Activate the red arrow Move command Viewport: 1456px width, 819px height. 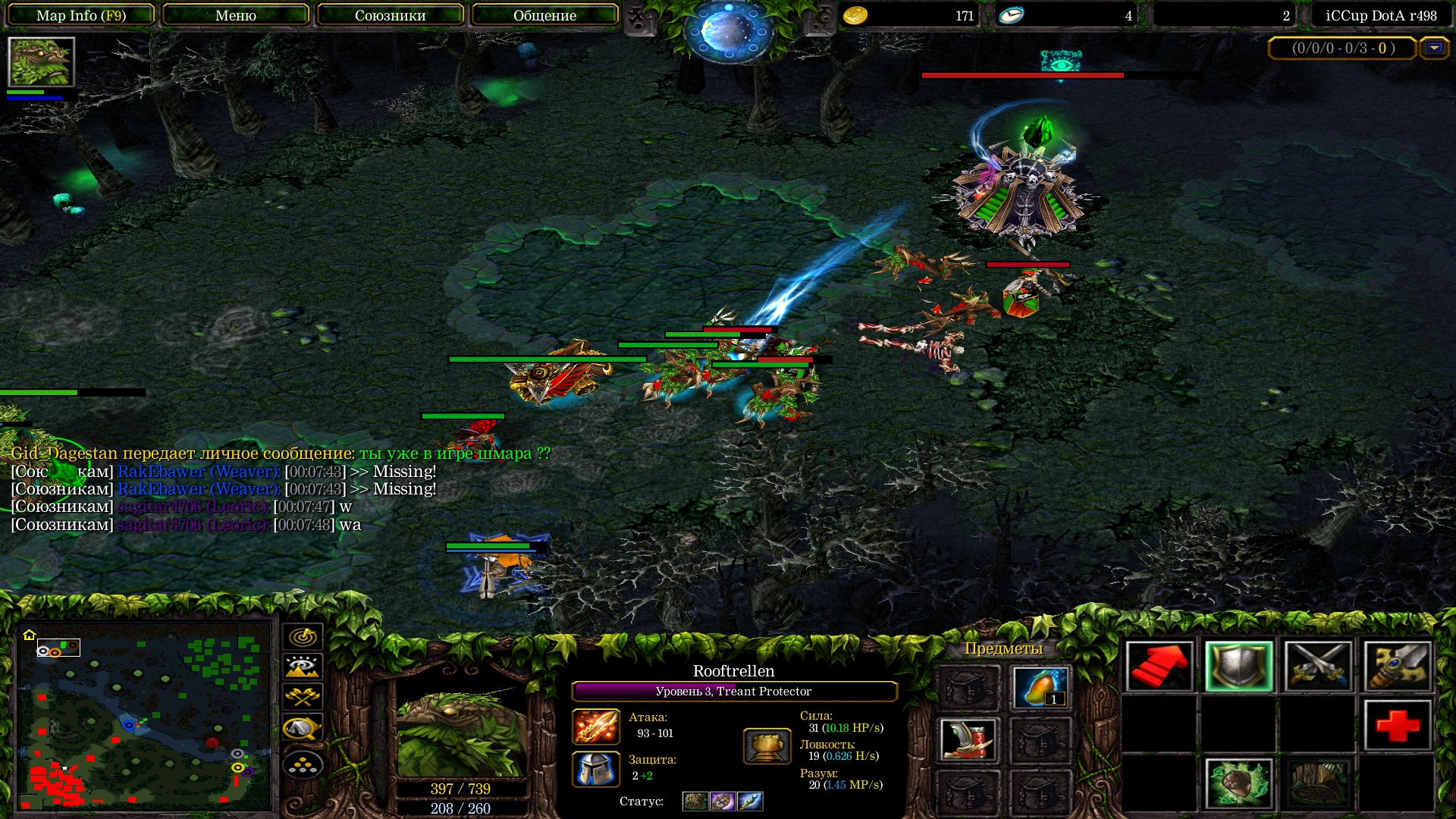tap(1159, 667)
